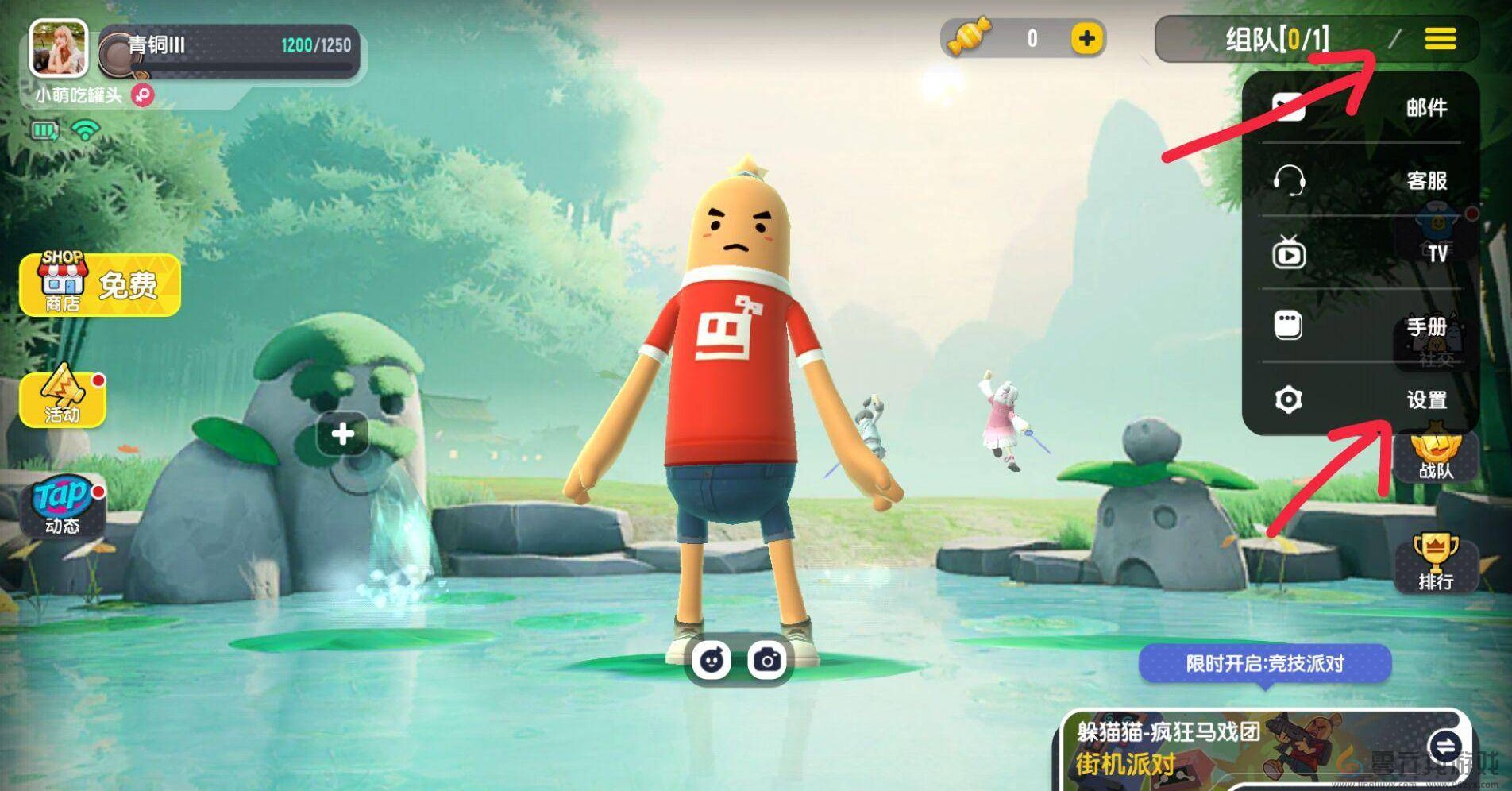The image size is (1512, 791).
Task: Add a teammate with the plus slot
Action: (342, 434)
